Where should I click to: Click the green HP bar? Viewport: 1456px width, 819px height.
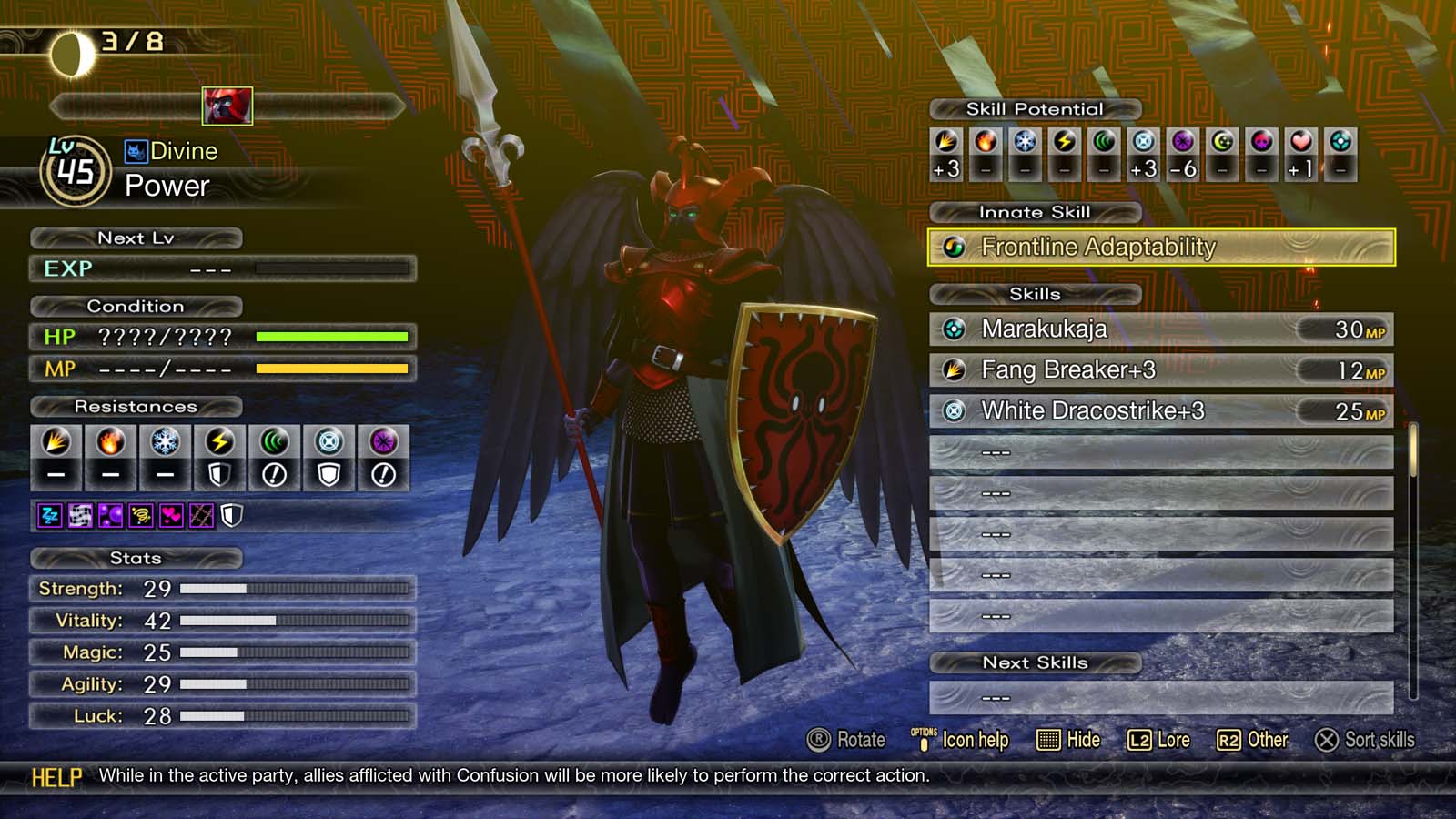(x=334, y=336)
